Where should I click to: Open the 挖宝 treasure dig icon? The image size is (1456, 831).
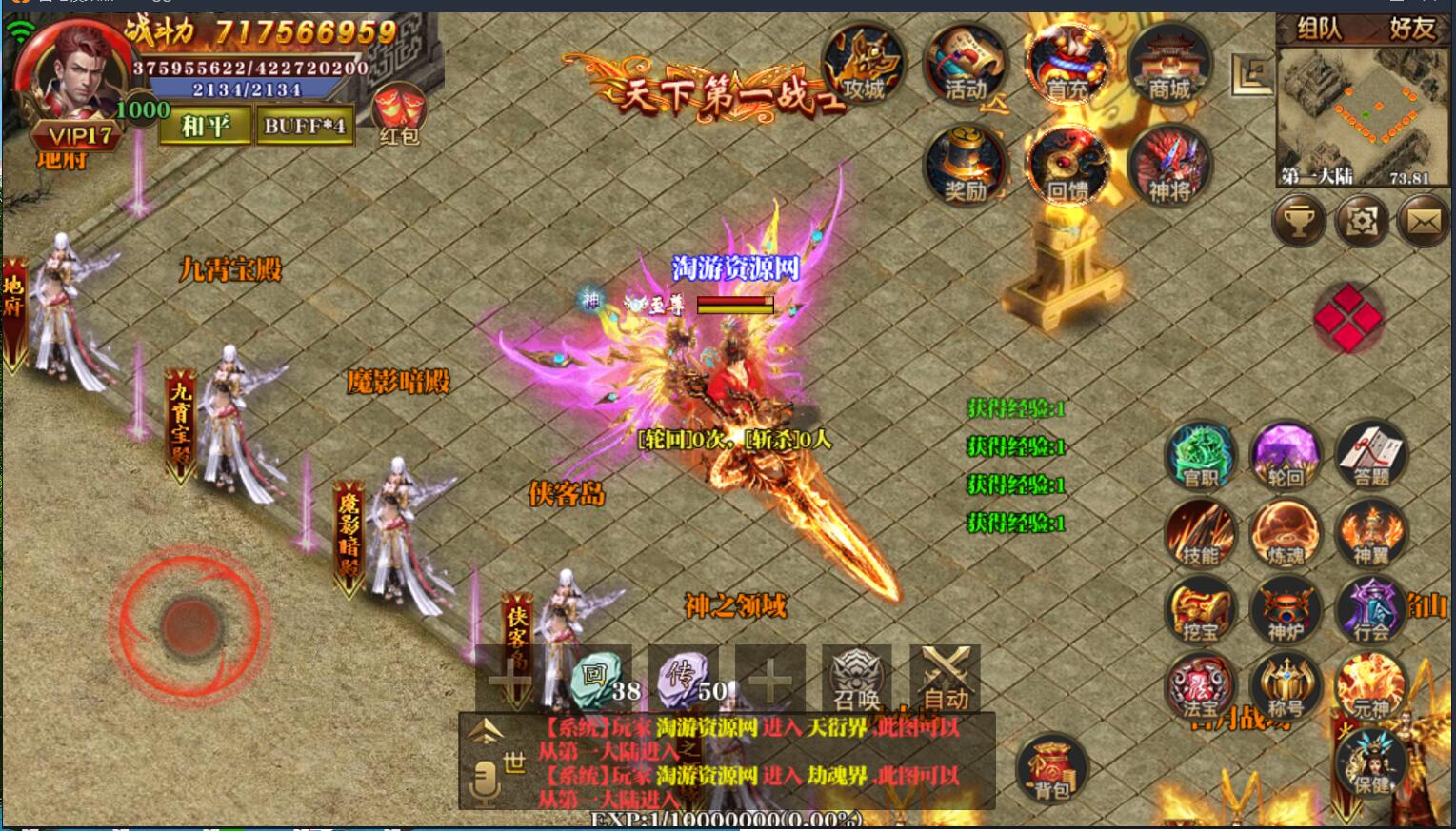point(1201,610)
